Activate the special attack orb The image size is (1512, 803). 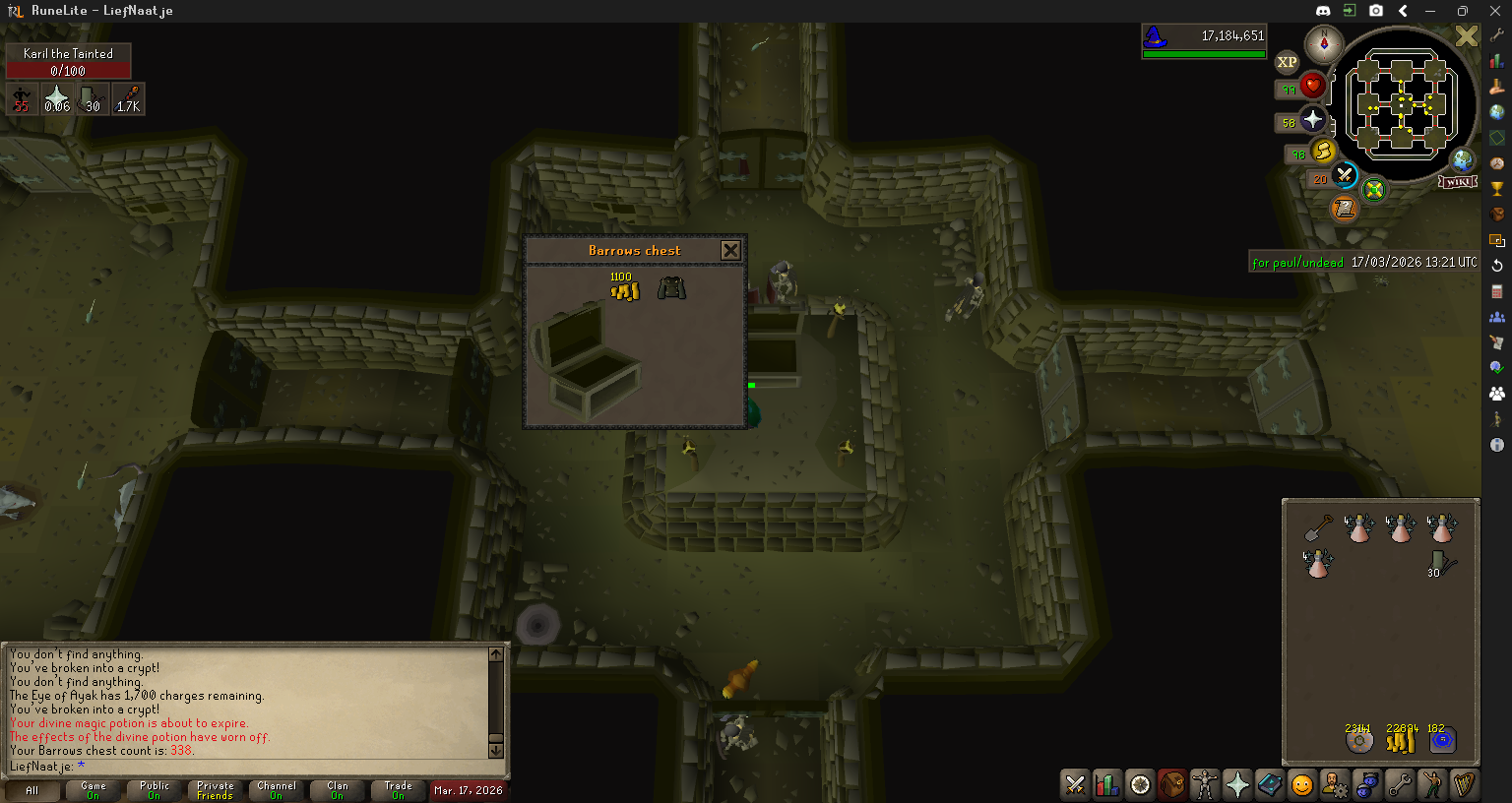[x=1345, y=176]
